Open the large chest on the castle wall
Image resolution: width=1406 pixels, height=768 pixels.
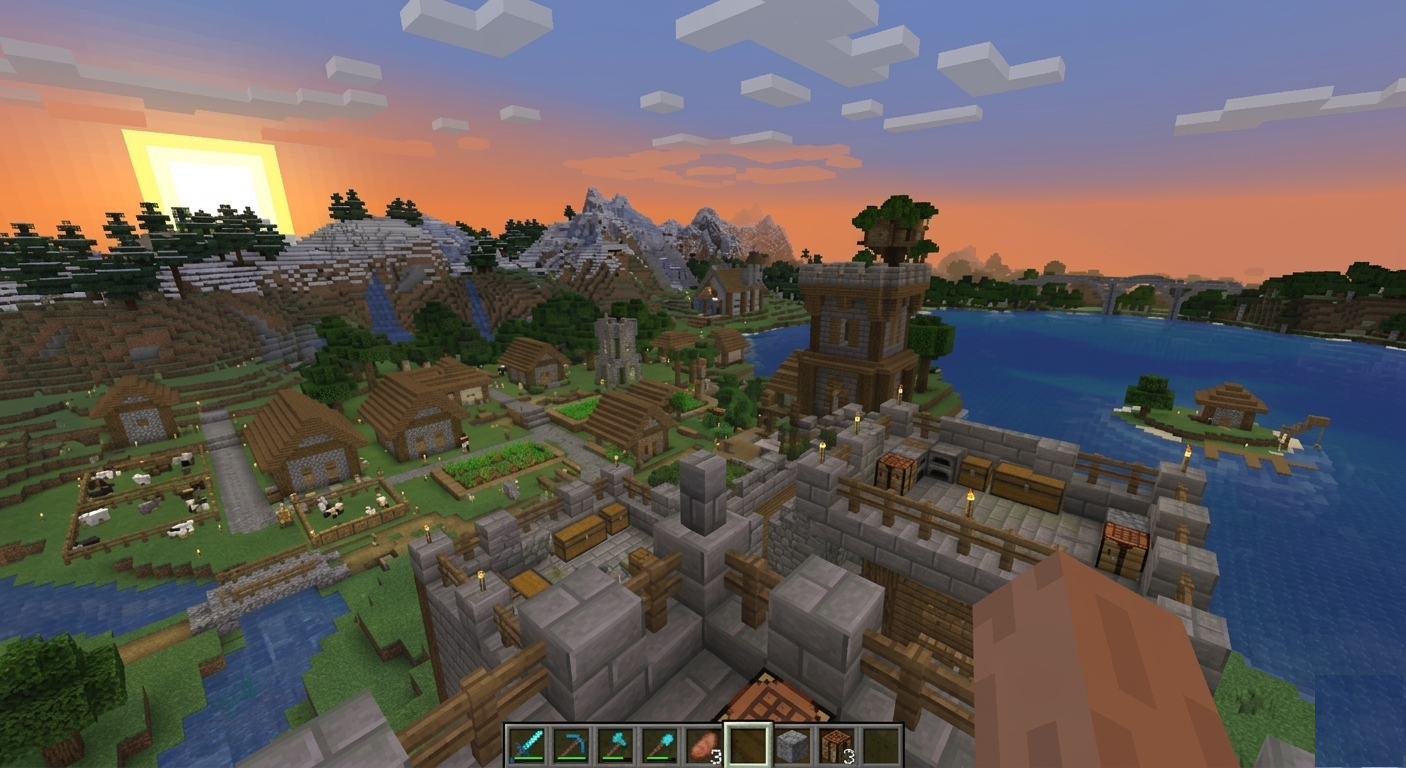point(1027,487)
